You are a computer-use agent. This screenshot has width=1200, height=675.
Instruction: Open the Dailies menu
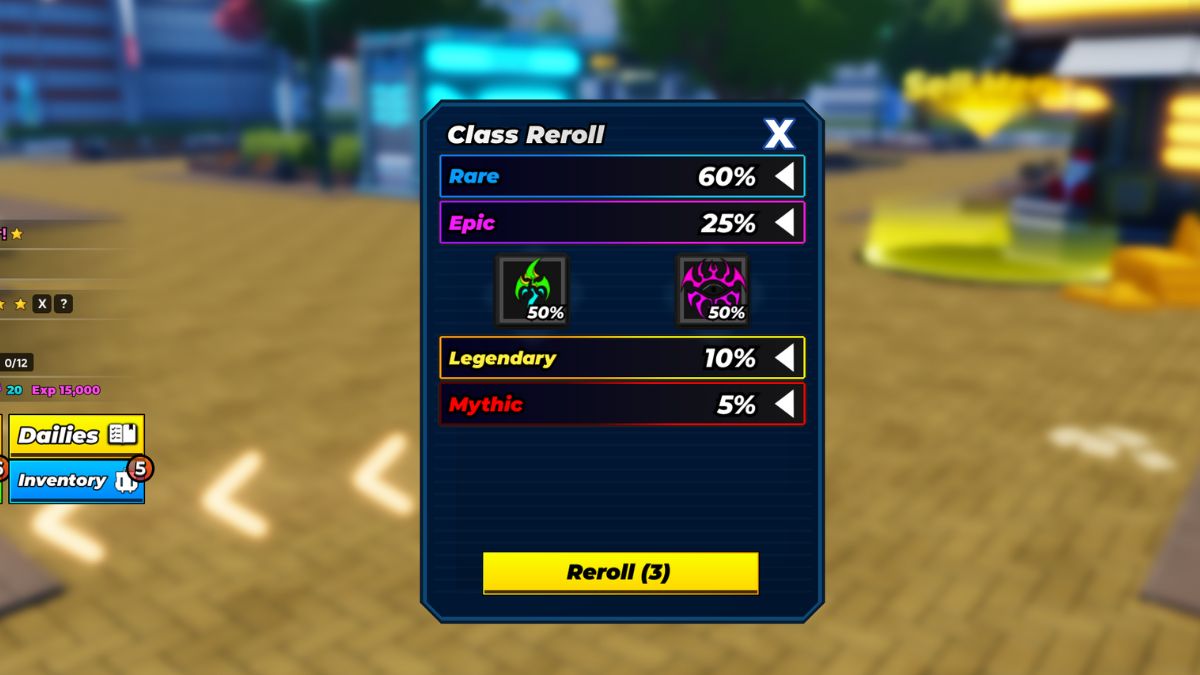[x=77, y=435]
